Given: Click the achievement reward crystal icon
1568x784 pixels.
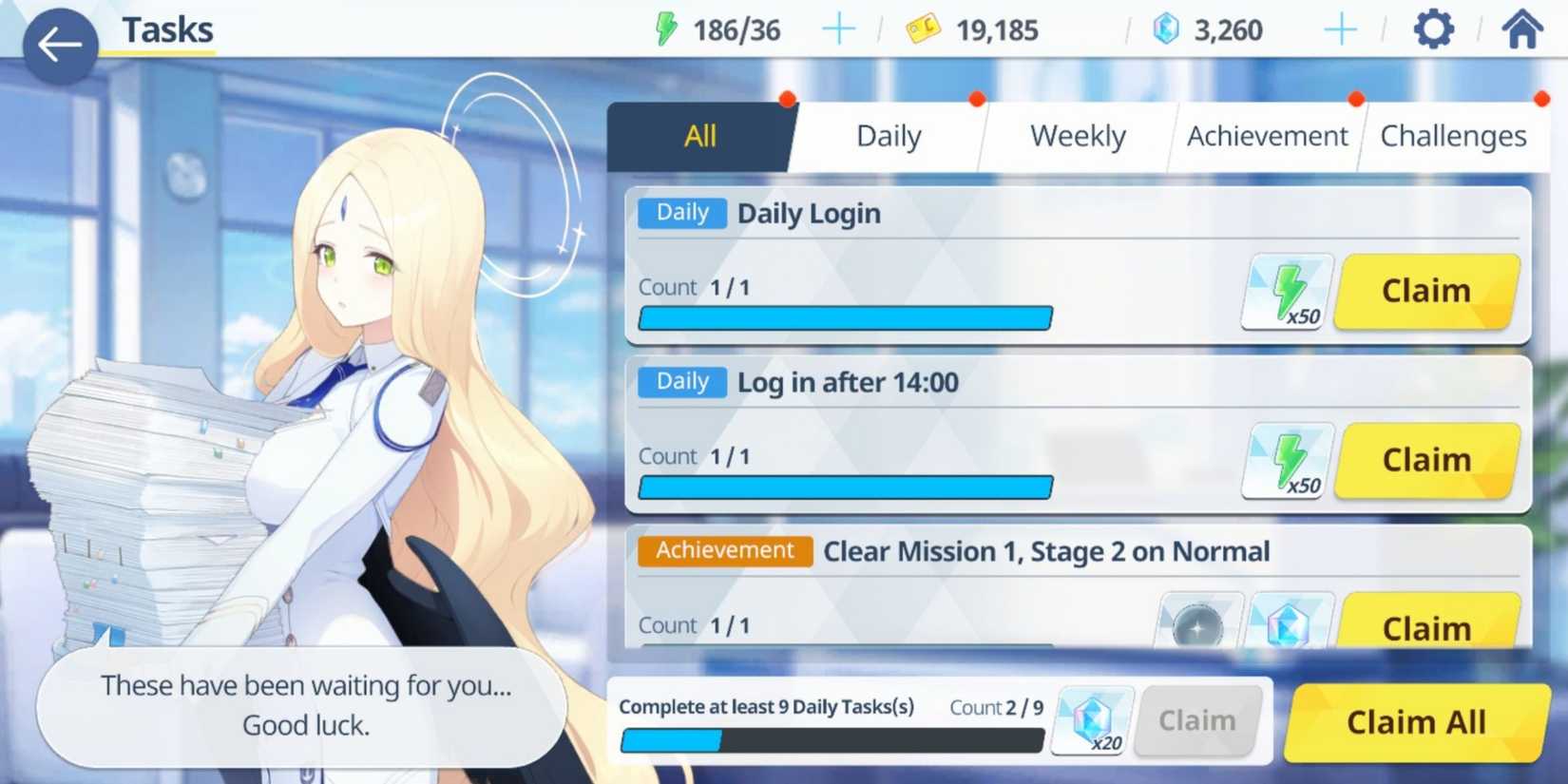Looking at the screenshot, I should [x=1290, y=624].
